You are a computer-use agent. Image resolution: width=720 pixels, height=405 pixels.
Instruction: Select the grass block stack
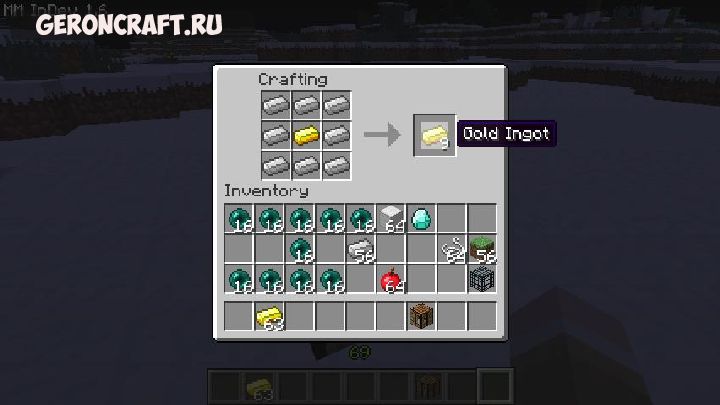coord(483,248)
